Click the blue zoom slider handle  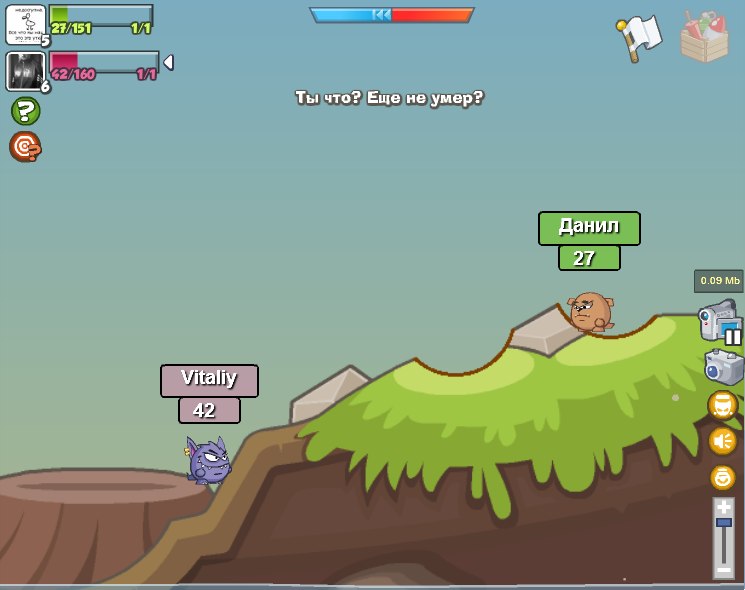(x=723, y=523)
